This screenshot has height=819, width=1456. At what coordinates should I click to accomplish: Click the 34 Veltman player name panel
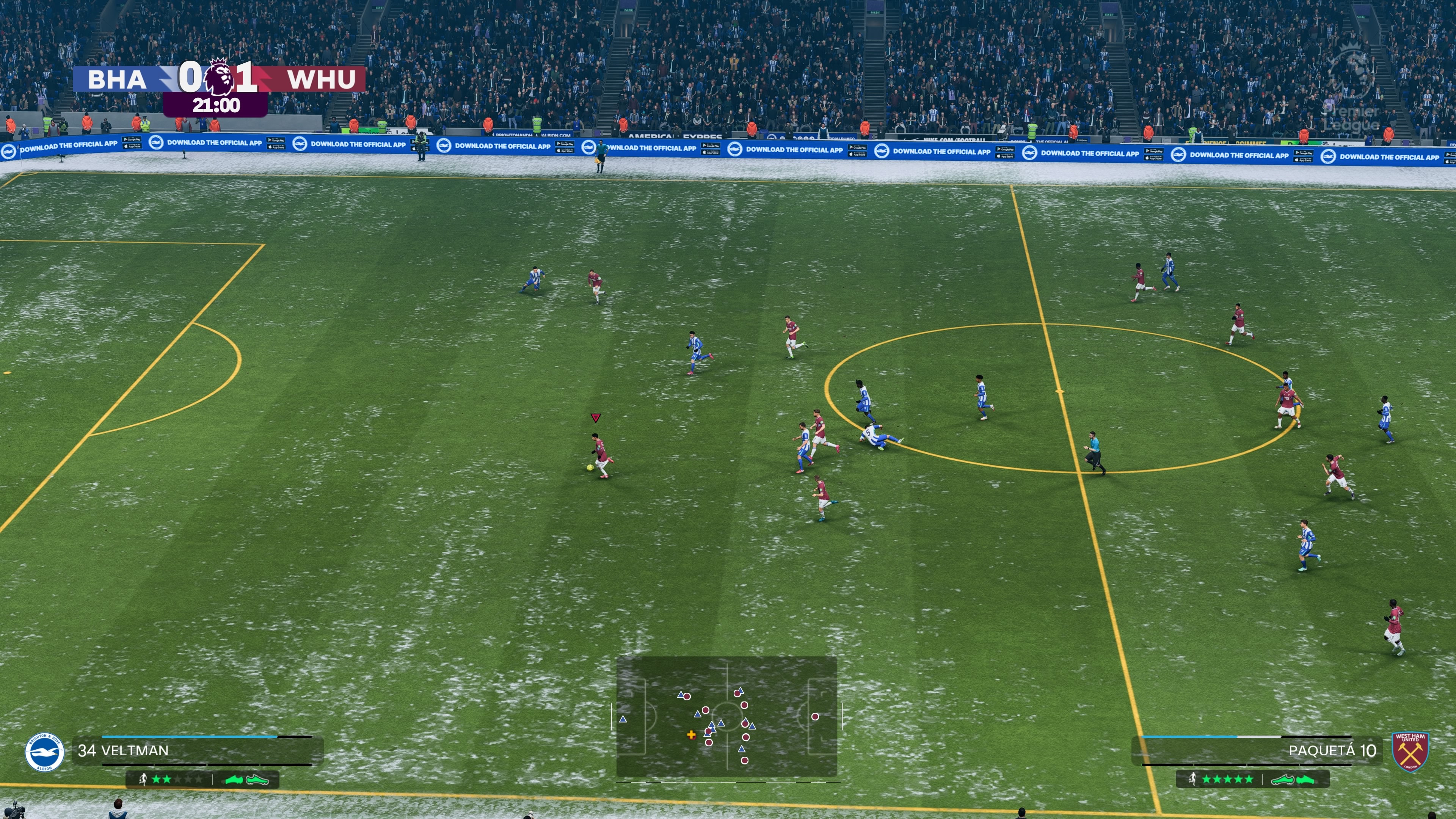click(198, 751)
